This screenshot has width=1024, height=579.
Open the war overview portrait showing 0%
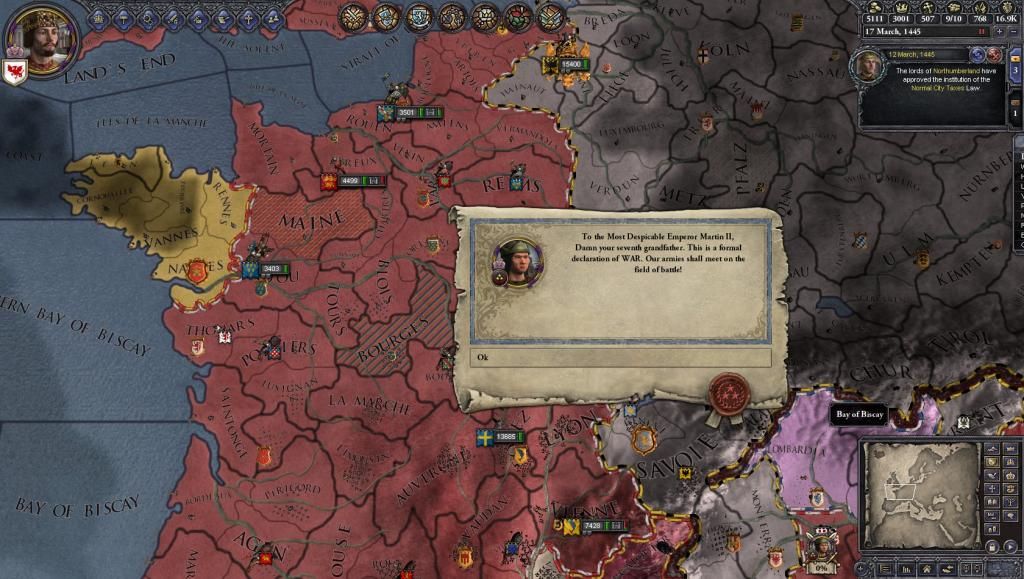pyautogui.click(x=821, y=549)
